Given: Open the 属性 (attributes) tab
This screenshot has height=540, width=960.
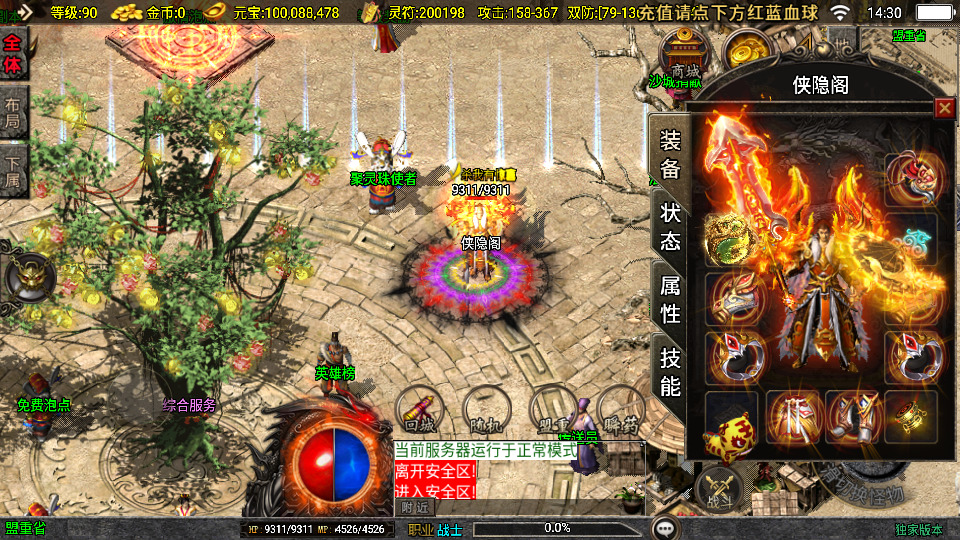Looking at the screenshot, I should [x=669, y=299].
